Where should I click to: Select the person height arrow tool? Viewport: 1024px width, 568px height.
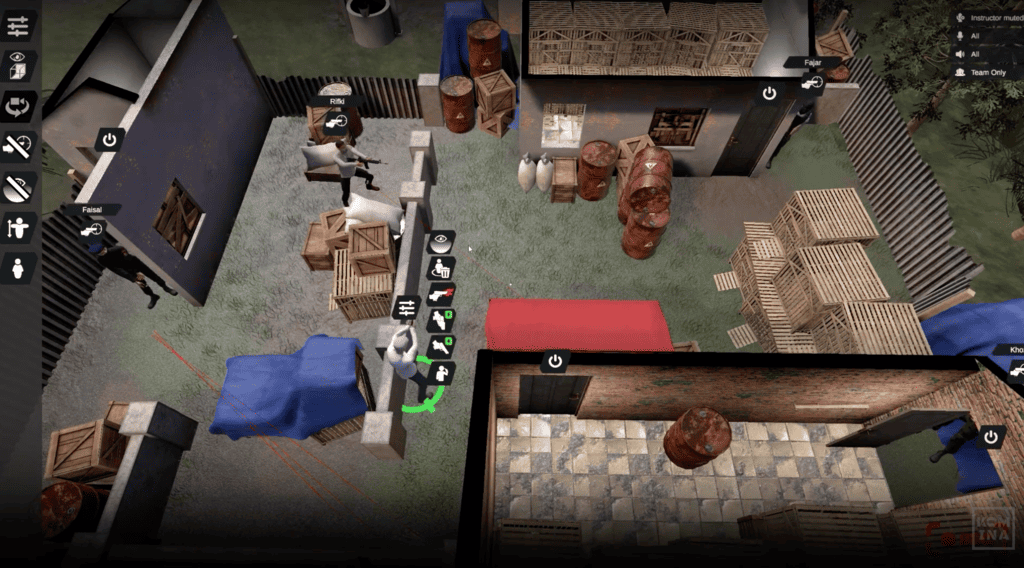click(x=20, y=227)
